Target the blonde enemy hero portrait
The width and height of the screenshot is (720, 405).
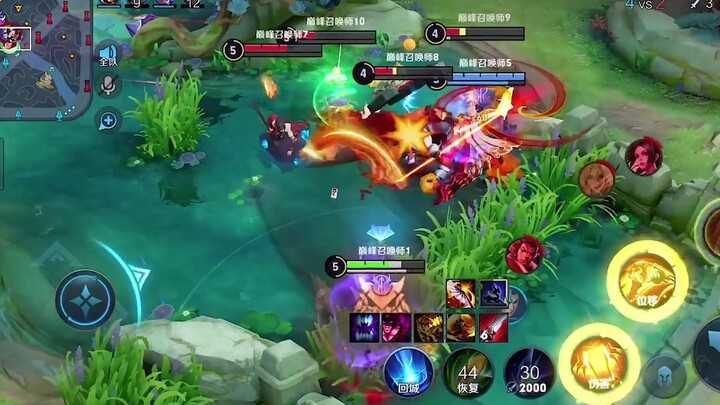click(x=596, y=178)
